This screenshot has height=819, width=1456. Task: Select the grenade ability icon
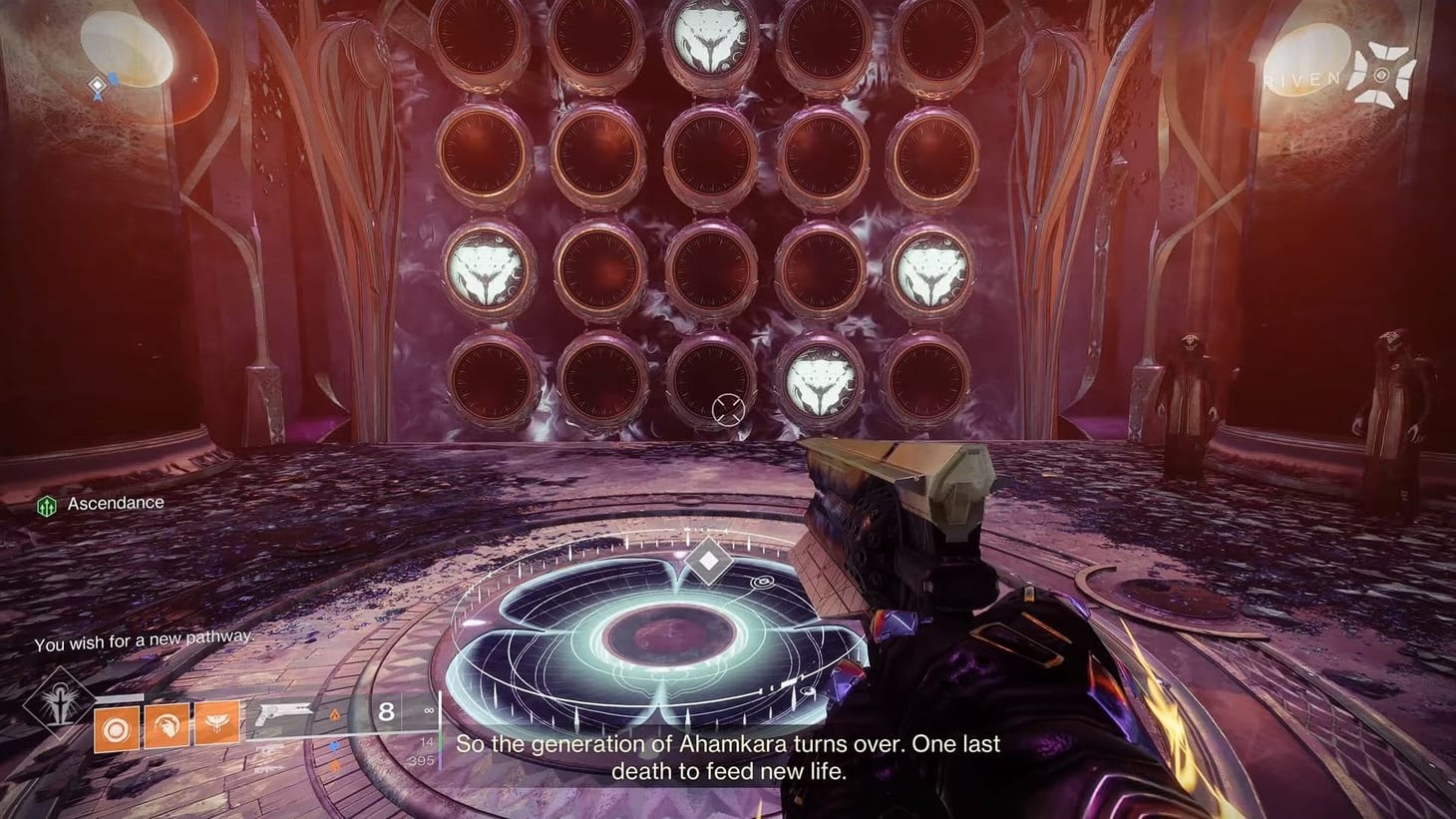pos(115,725)
